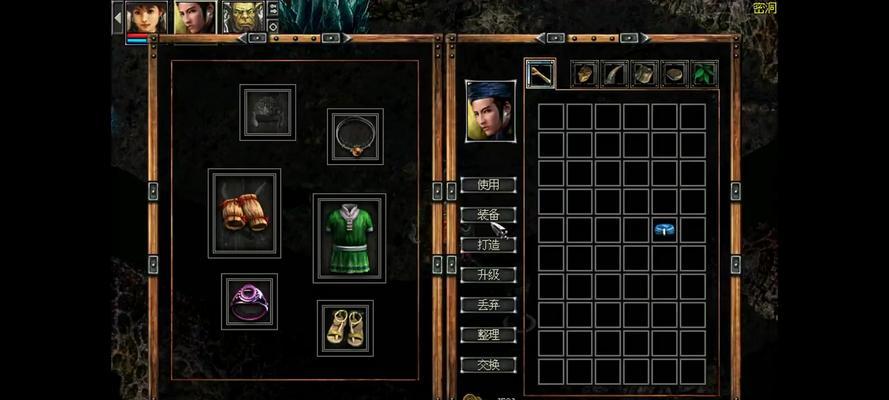Viewport: 889px width, 400px height.
Task: Click the equipped purple ring slot
Action: pyautogui.click(x=249, y=301)
